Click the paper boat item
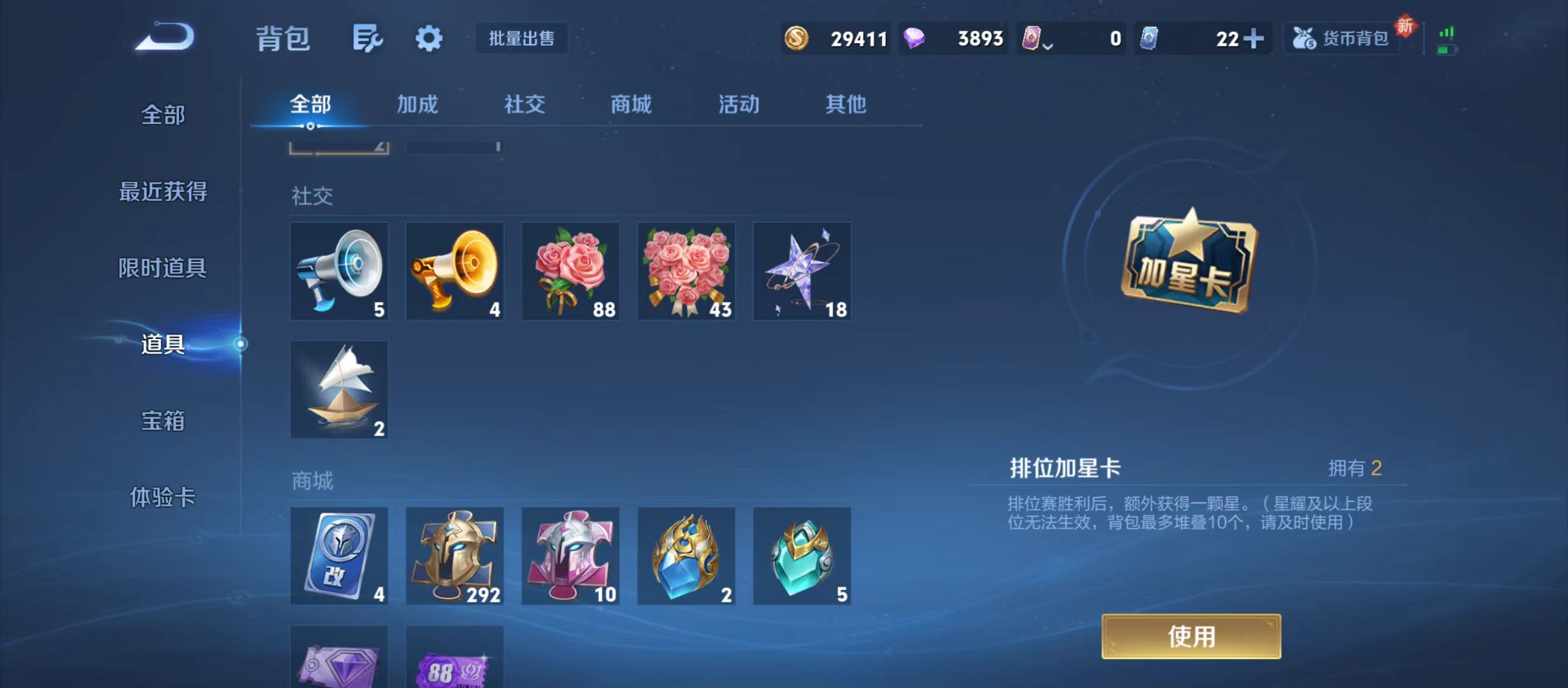Screen dimensions: 1568x688 [338, 389]
